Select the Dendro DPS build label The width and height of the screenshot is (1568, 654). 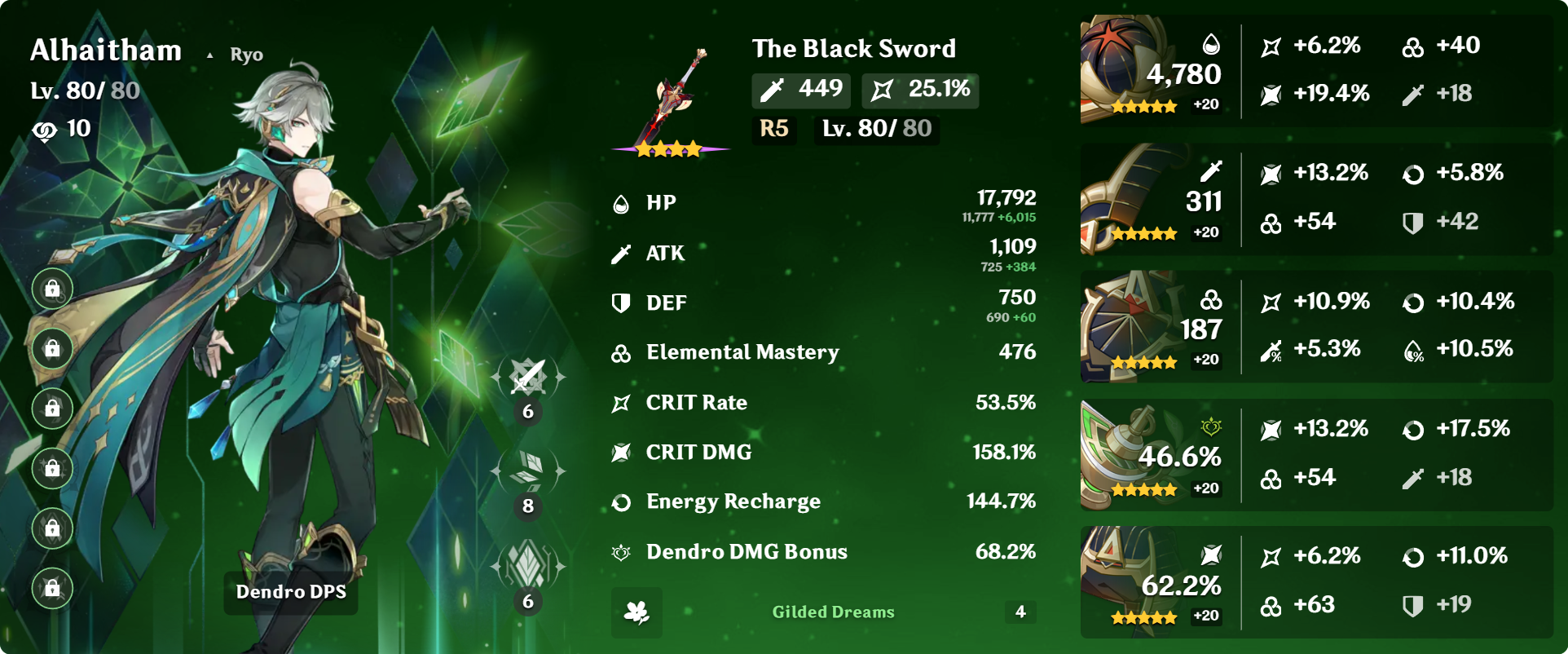291,592
